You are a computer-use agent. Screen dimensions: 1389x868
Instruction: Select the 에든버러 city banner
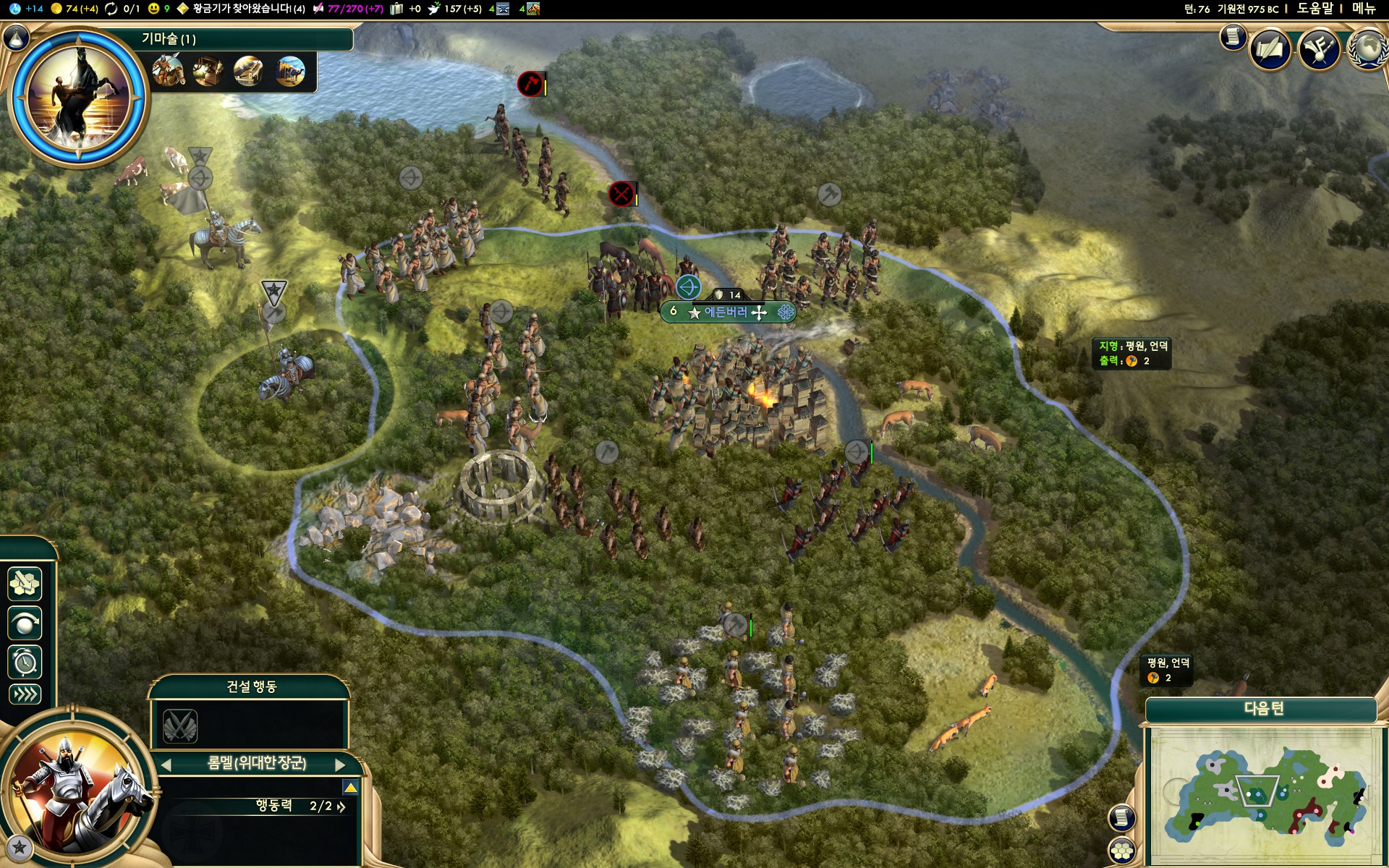(x=727, y=312)
